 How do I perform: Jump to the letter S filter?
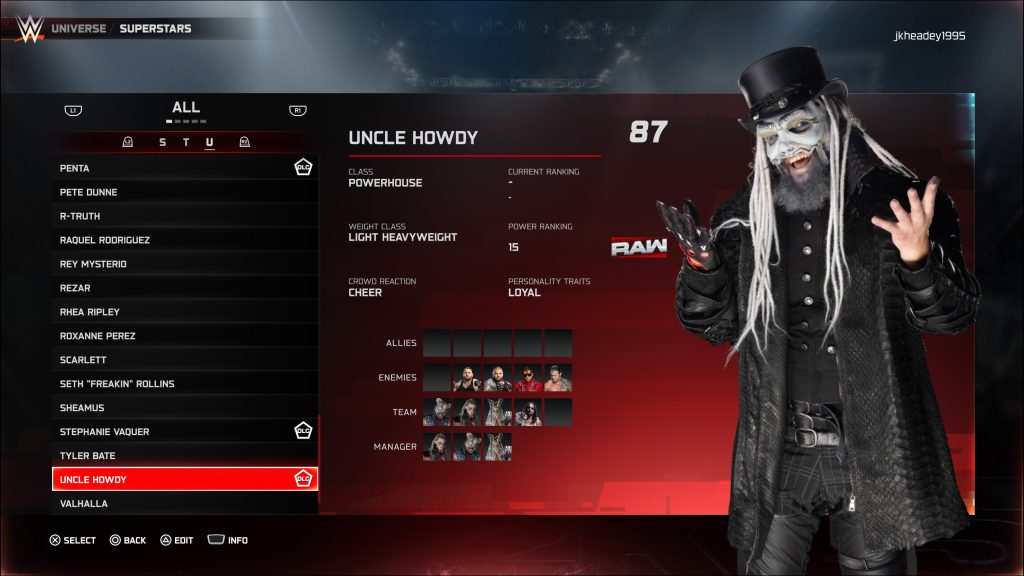(163, 142)
